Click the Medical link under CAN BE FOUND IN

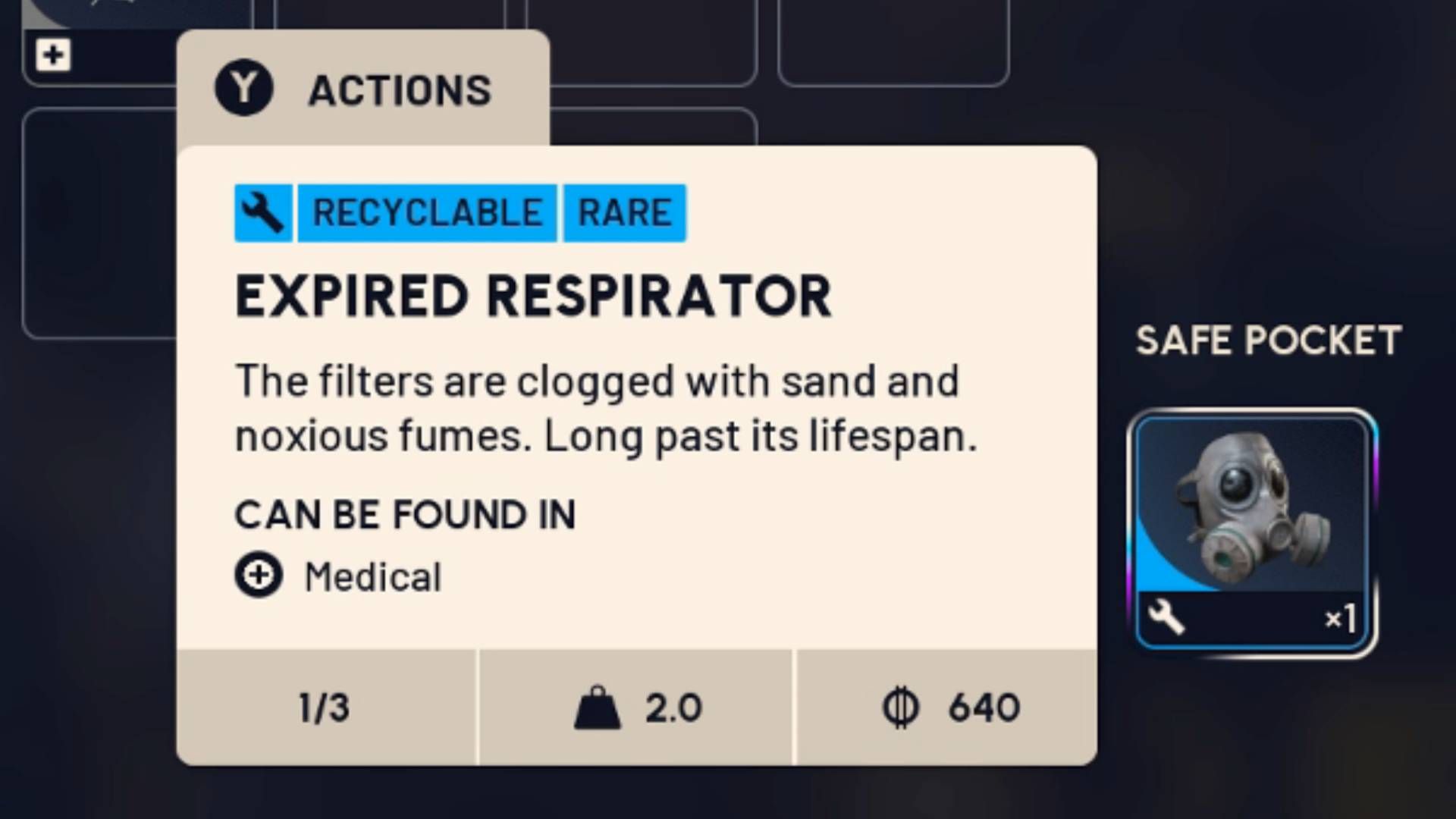(371, 576)
